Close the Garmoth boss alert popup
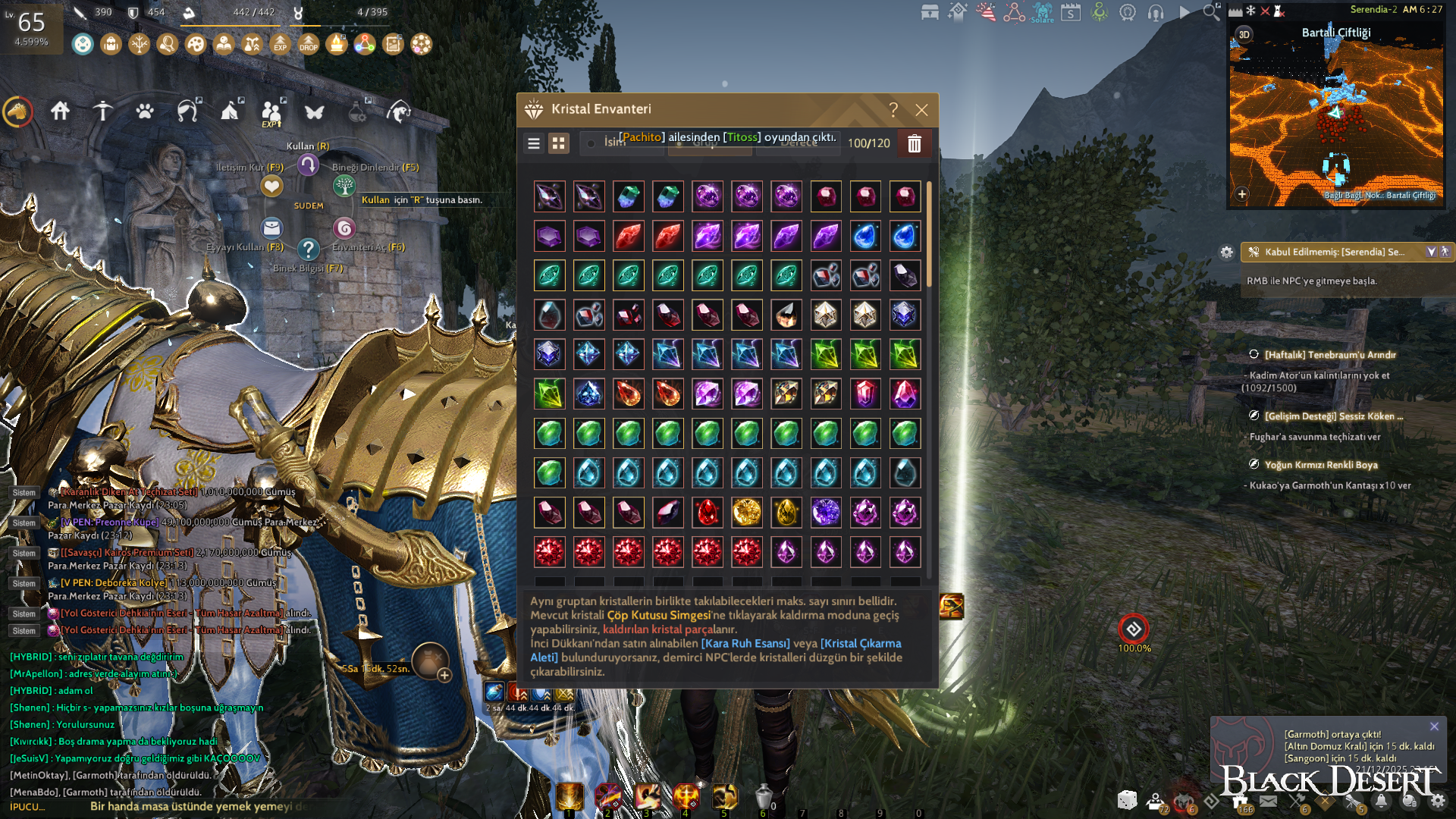Viewport: 1456px width, 819px height. [x=1434, y=726]
